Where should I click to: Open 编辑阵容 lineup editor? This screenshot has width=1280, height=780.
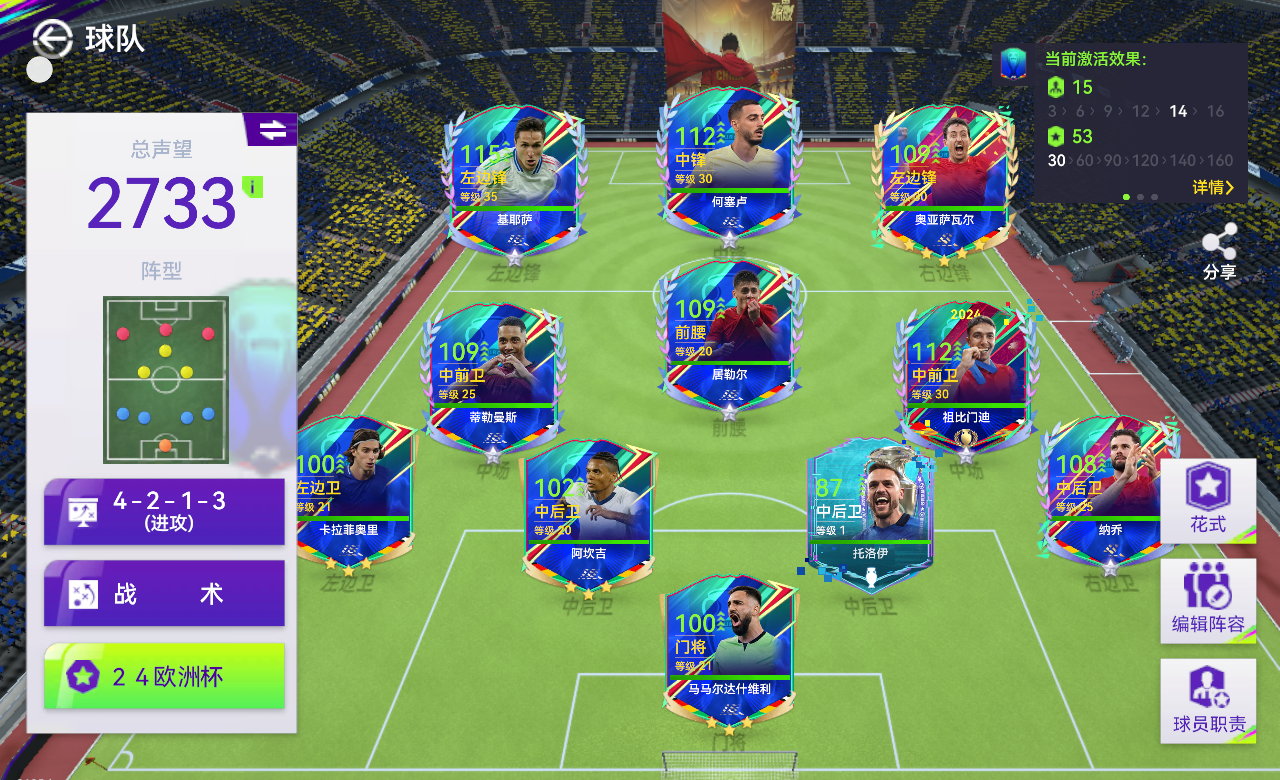pos(1208,600)
